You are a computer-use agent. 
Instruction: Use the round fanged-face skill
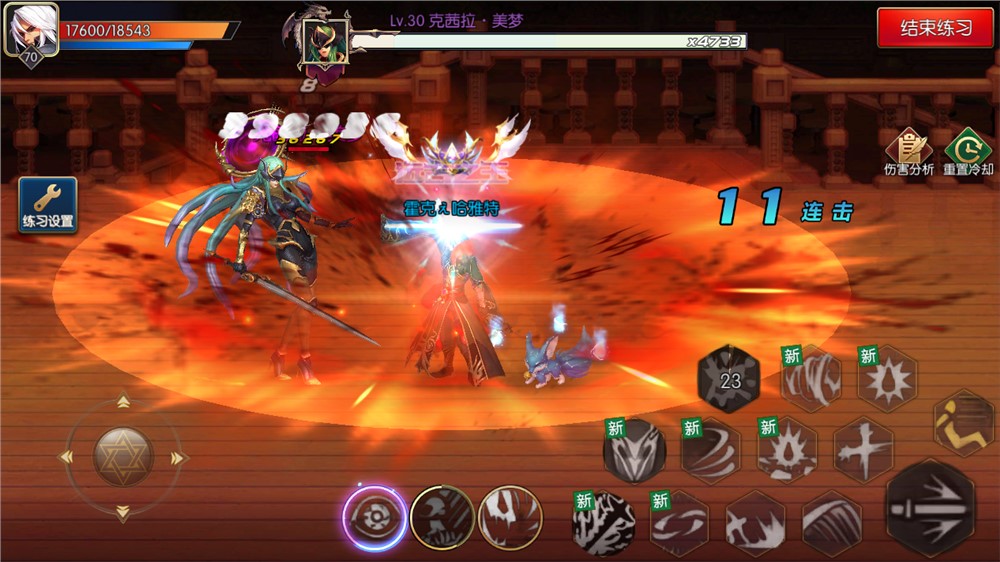(x=510, y=518)
